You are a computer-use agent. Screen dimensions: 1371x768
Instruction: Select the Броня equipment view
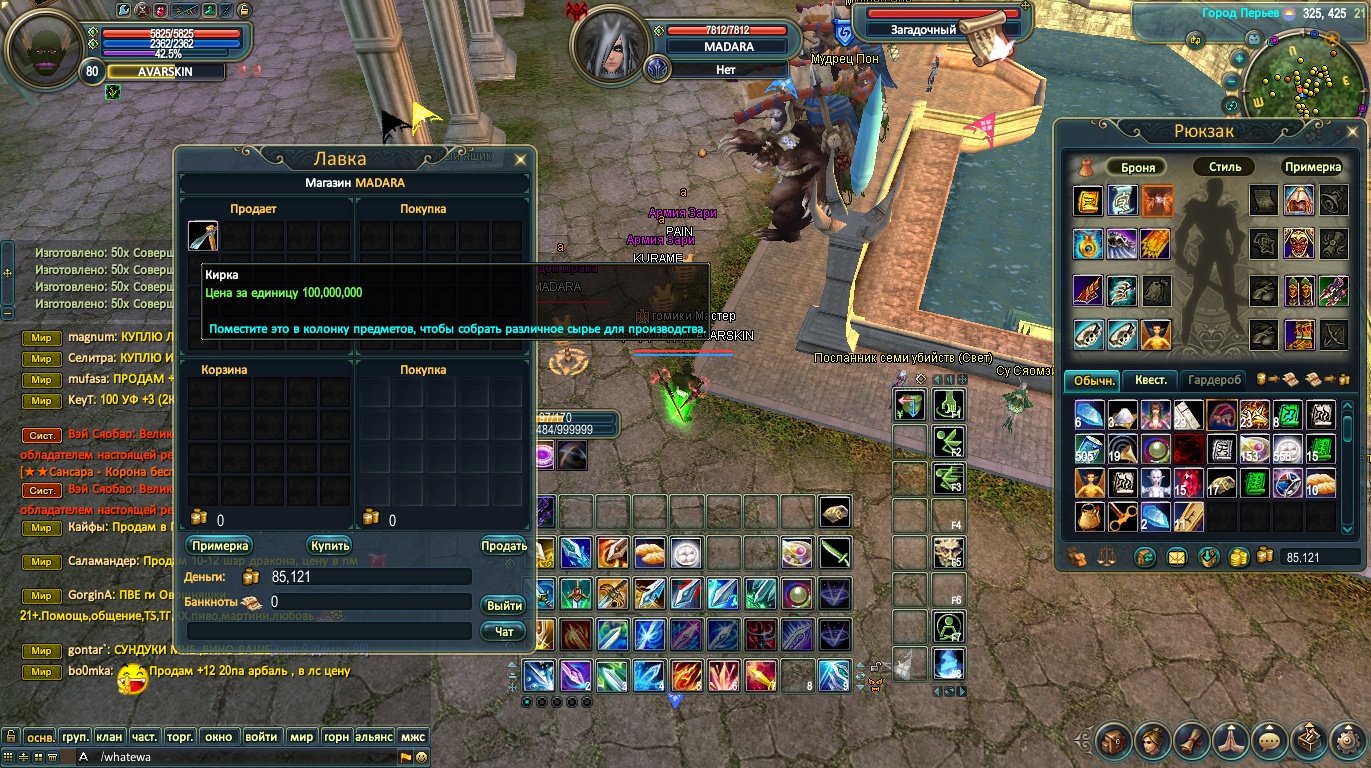point(1137,167)
